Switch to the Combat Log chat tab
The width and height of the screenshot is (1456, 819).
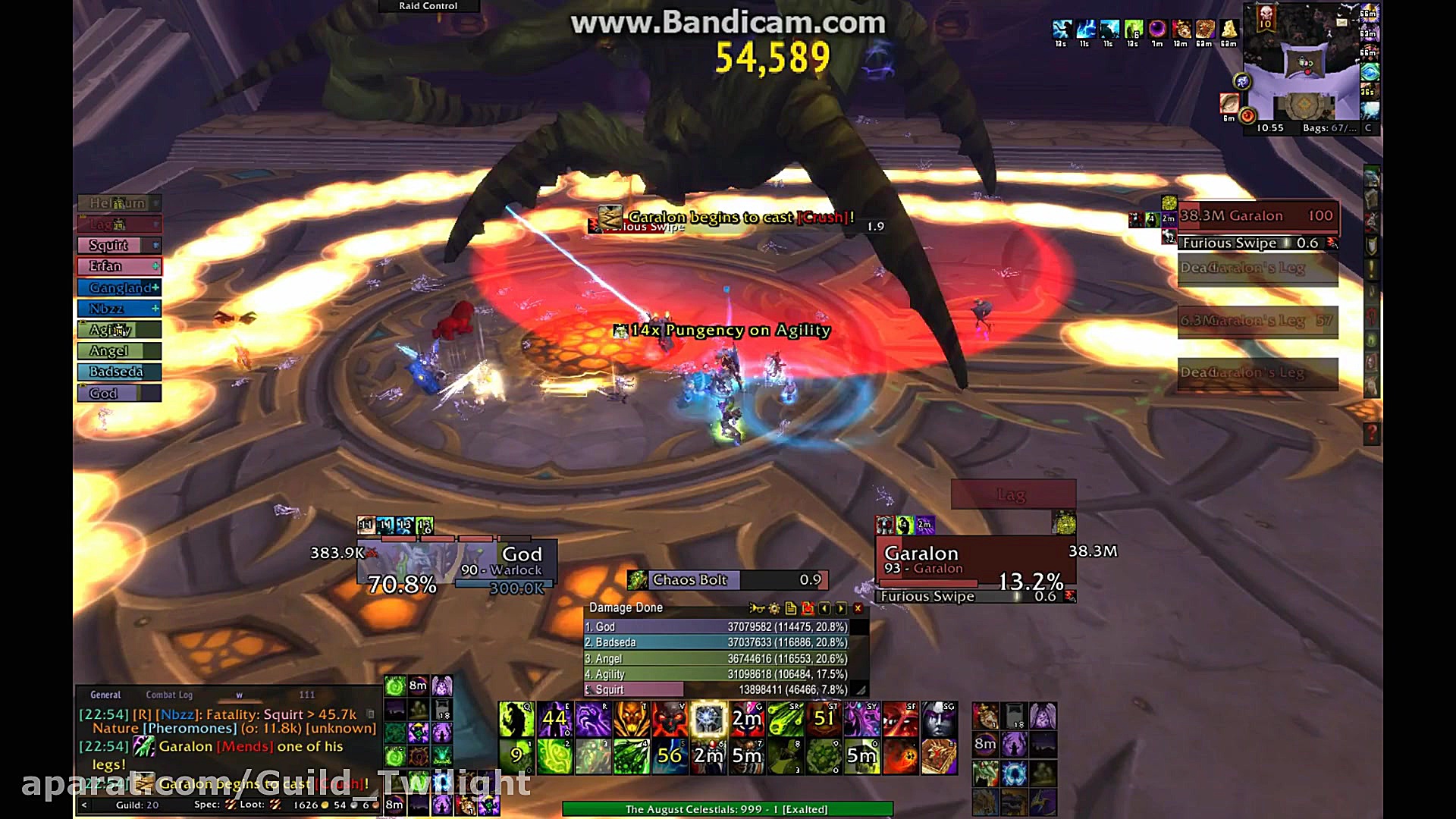point(169,695)
